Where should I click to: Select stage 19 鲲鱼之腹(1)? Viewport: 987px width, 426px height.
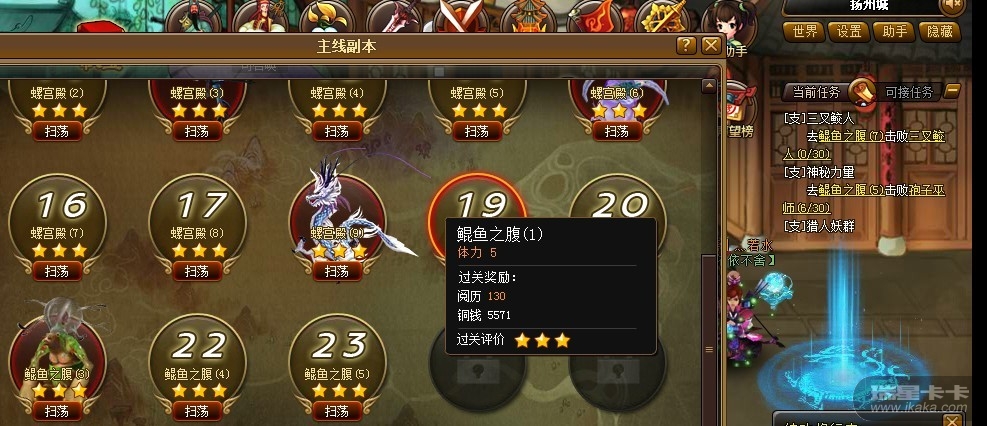tap(478, 205)
